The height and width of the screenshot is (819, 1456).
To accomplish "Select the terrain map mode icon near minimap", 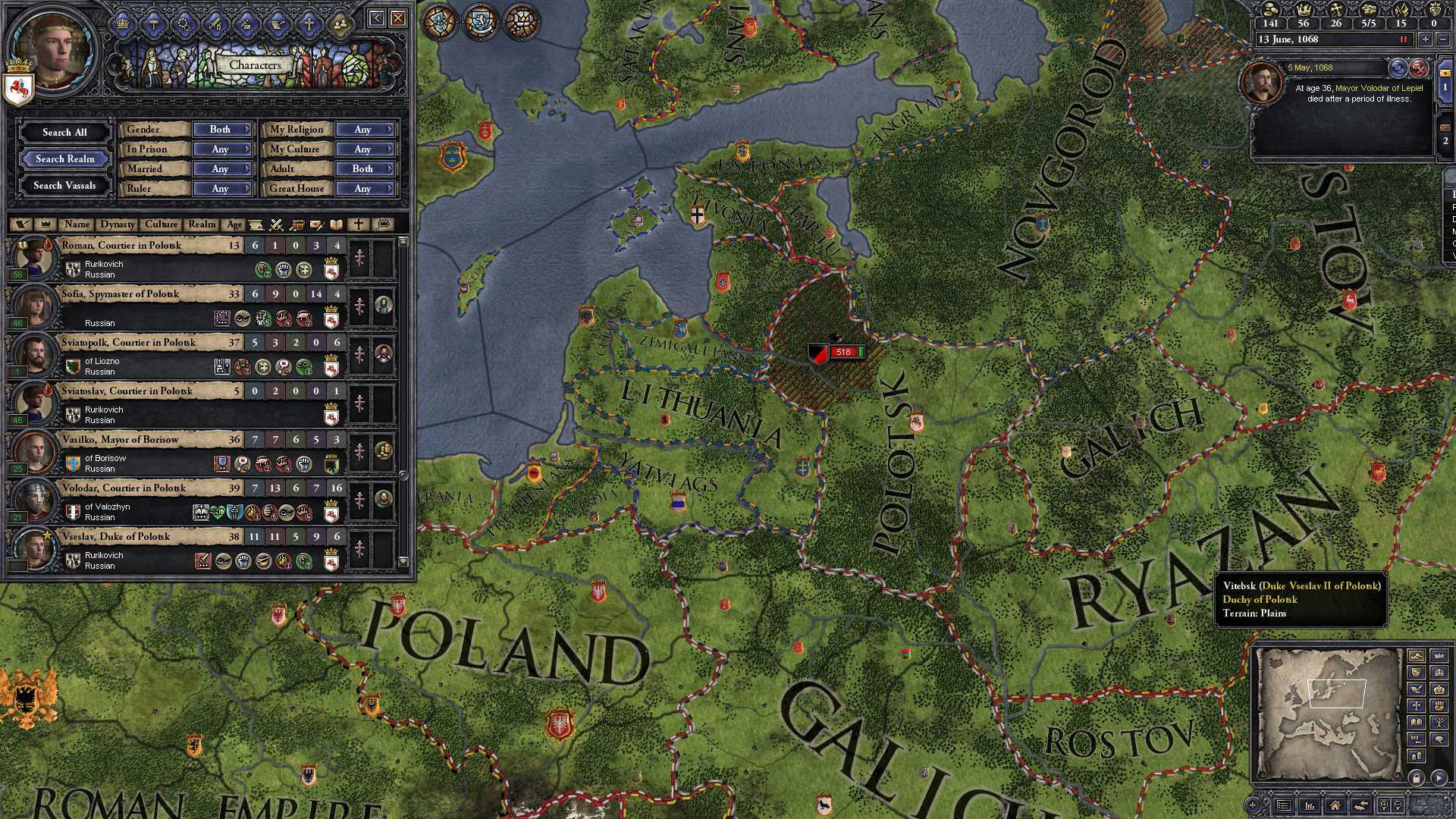I will coord(1417,656).
